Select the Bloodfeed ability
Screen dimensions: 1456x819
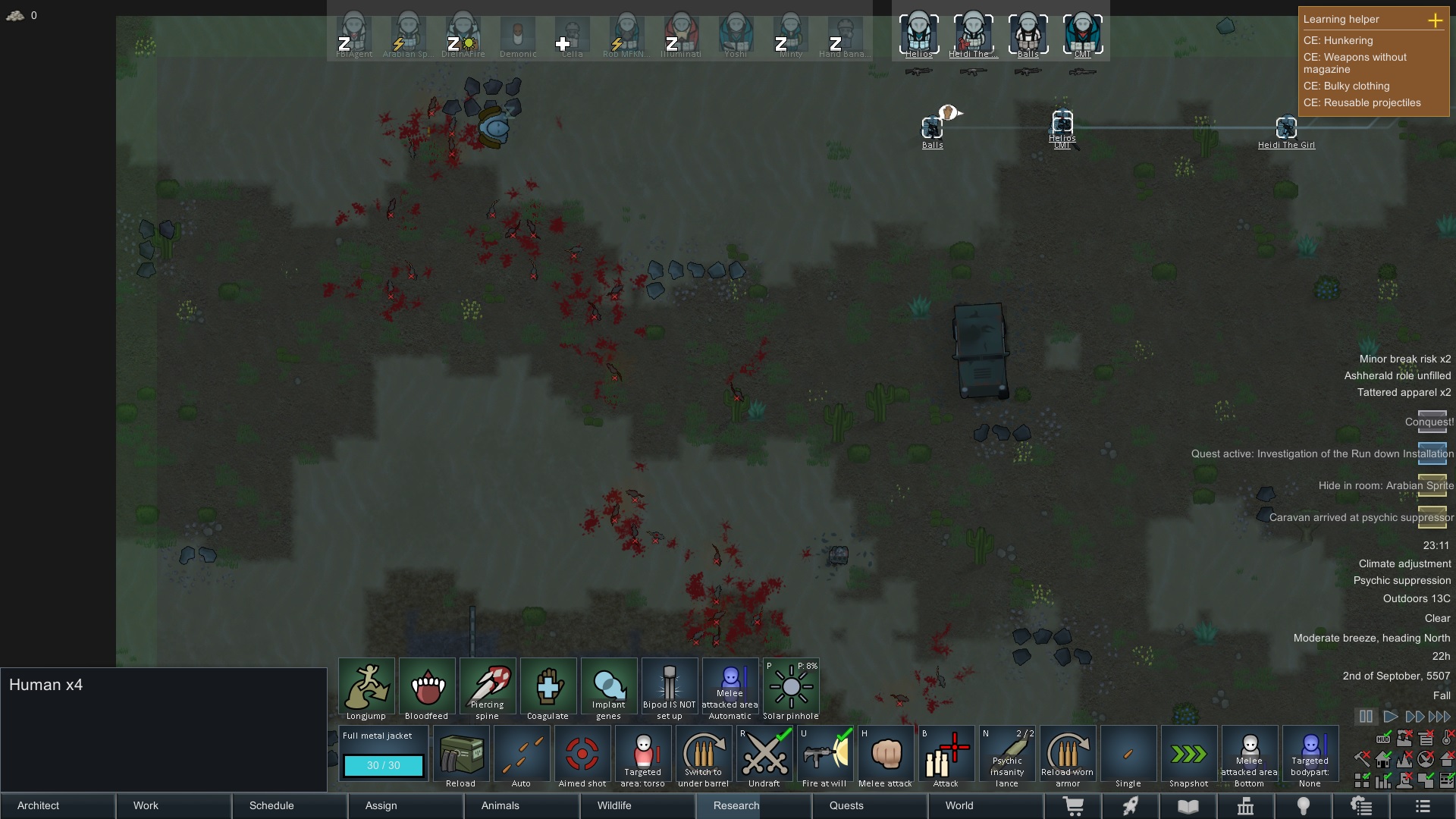point(428,686)
